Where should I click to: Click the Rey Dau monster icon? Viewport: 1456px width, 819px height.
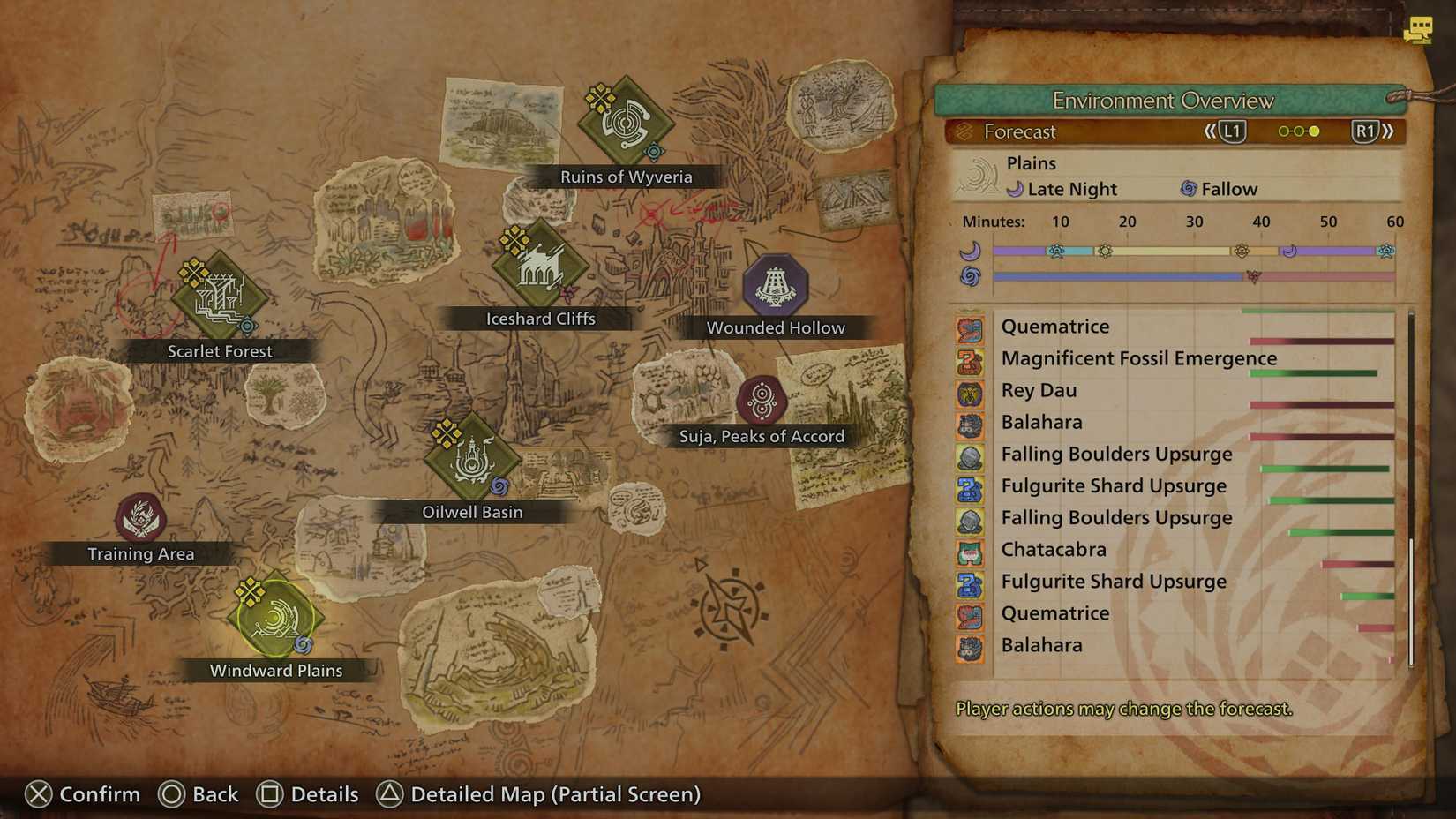coord(972,395)
